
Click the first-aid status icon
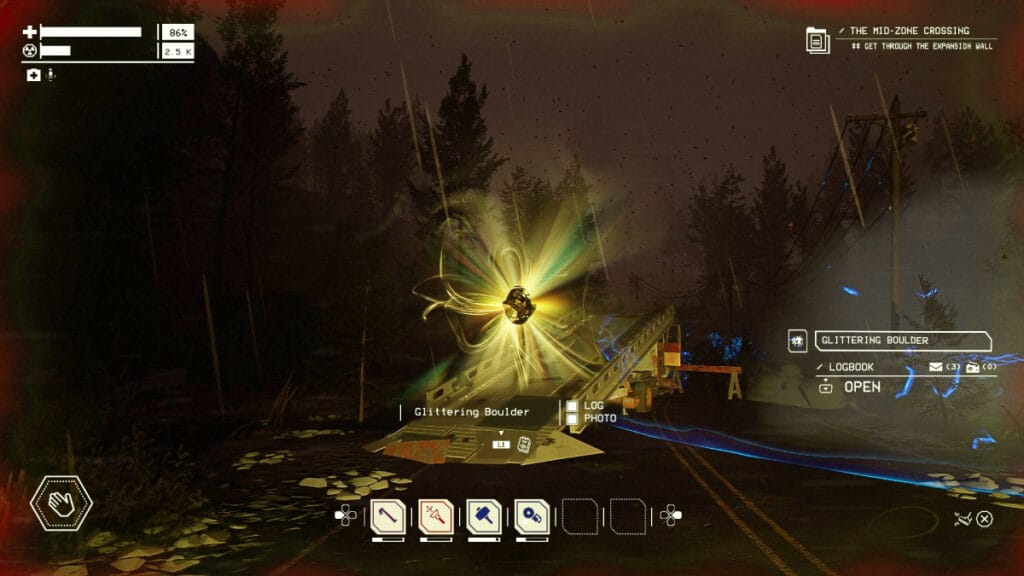[33, 75]
